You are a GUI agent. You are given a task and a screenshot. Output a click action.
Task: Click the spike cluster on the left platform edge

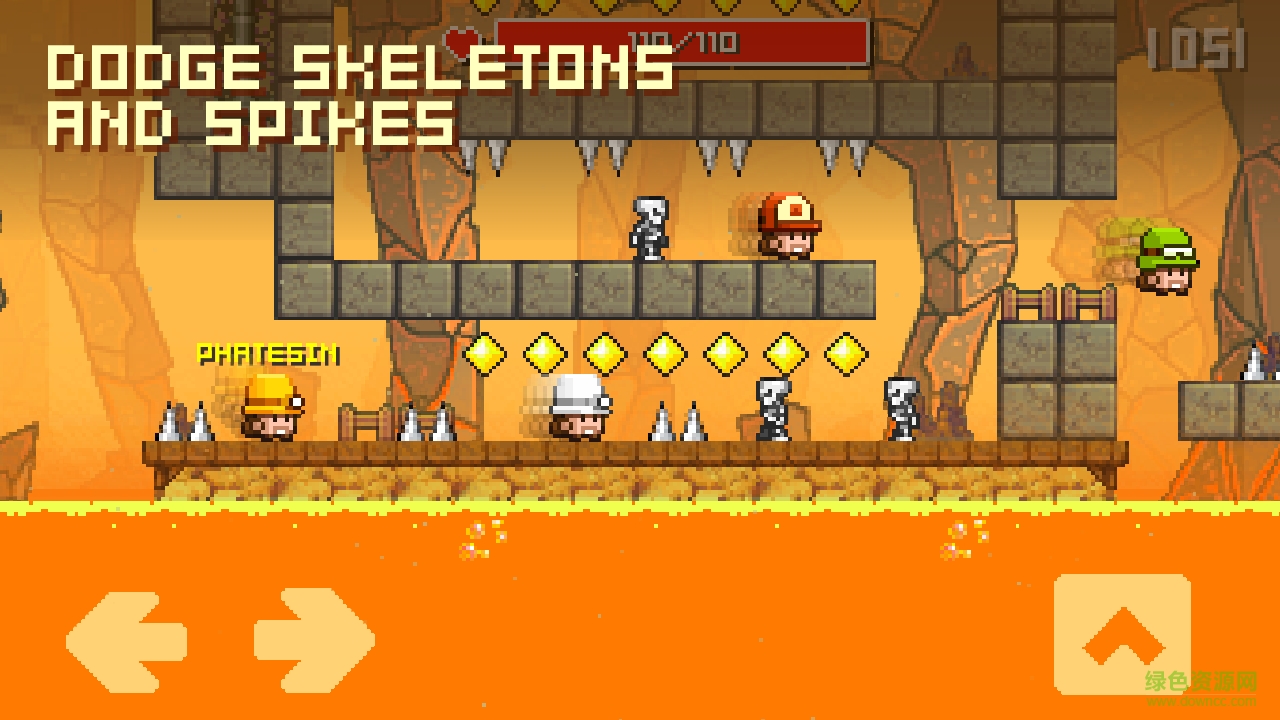[185, 425]
